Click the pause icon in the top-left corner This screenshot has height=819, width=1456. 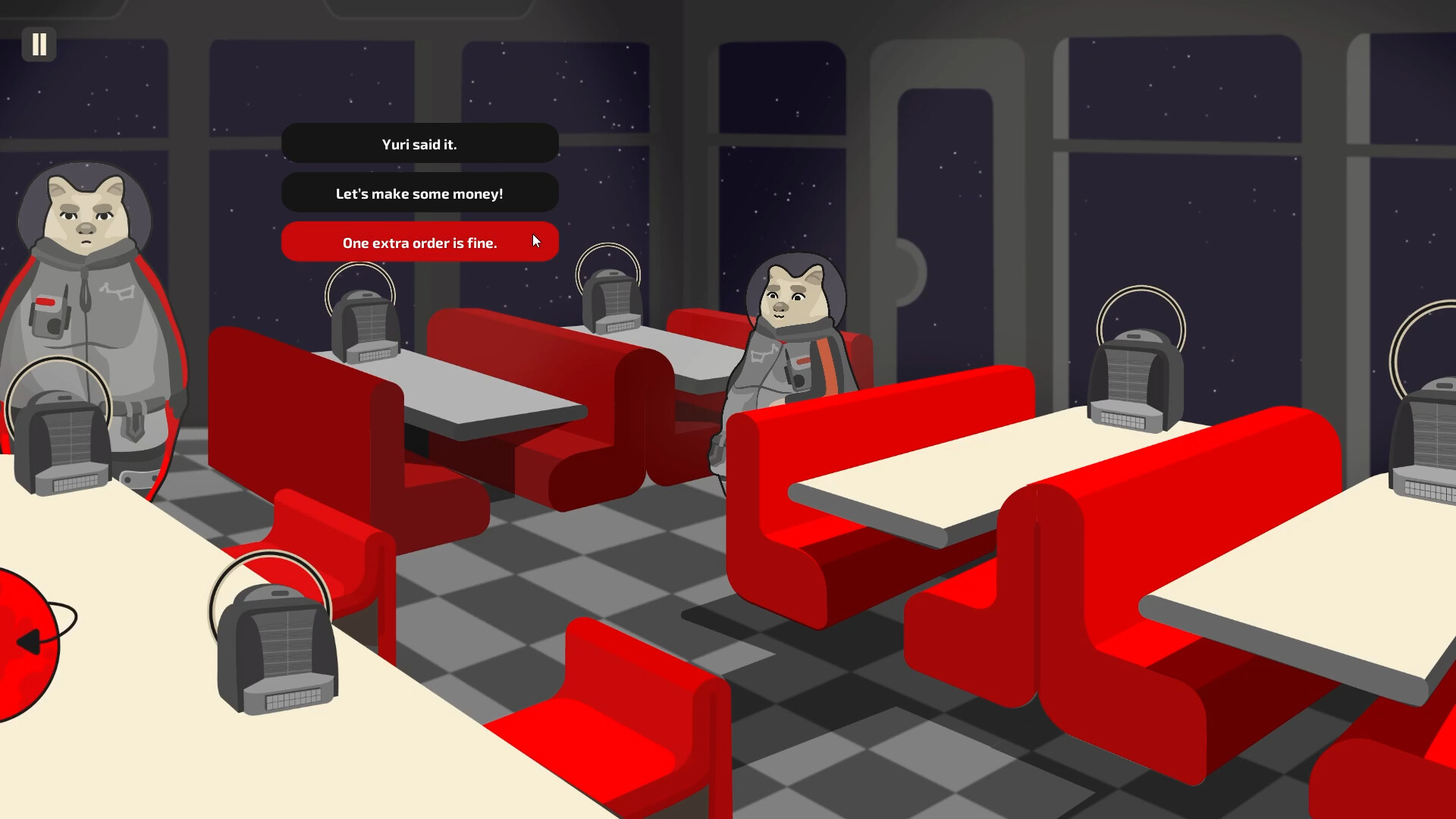pos(39,45)
